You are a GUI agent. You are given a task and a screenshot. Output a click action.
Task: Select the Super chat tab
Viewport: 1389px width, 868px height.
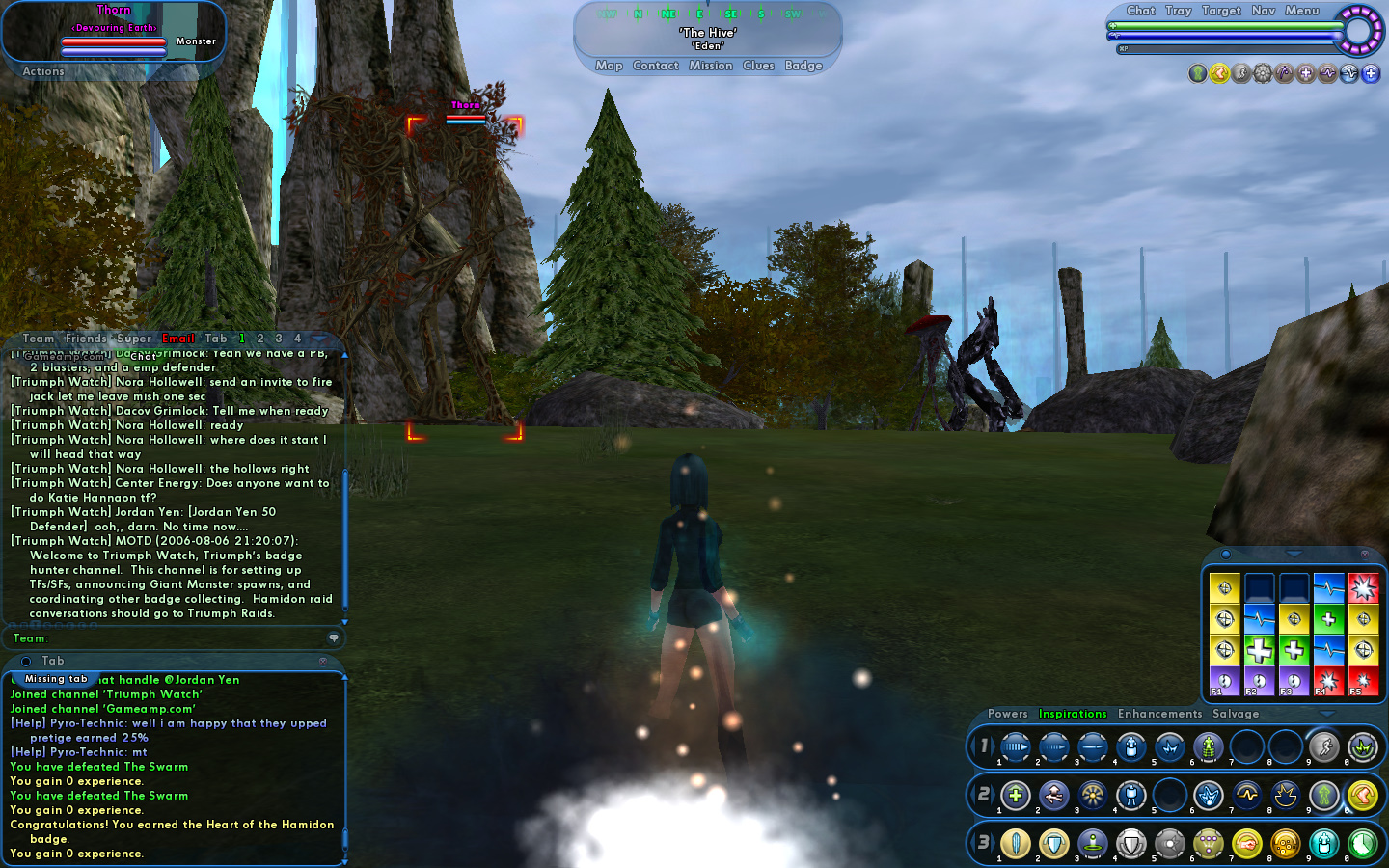pos(134,339)
